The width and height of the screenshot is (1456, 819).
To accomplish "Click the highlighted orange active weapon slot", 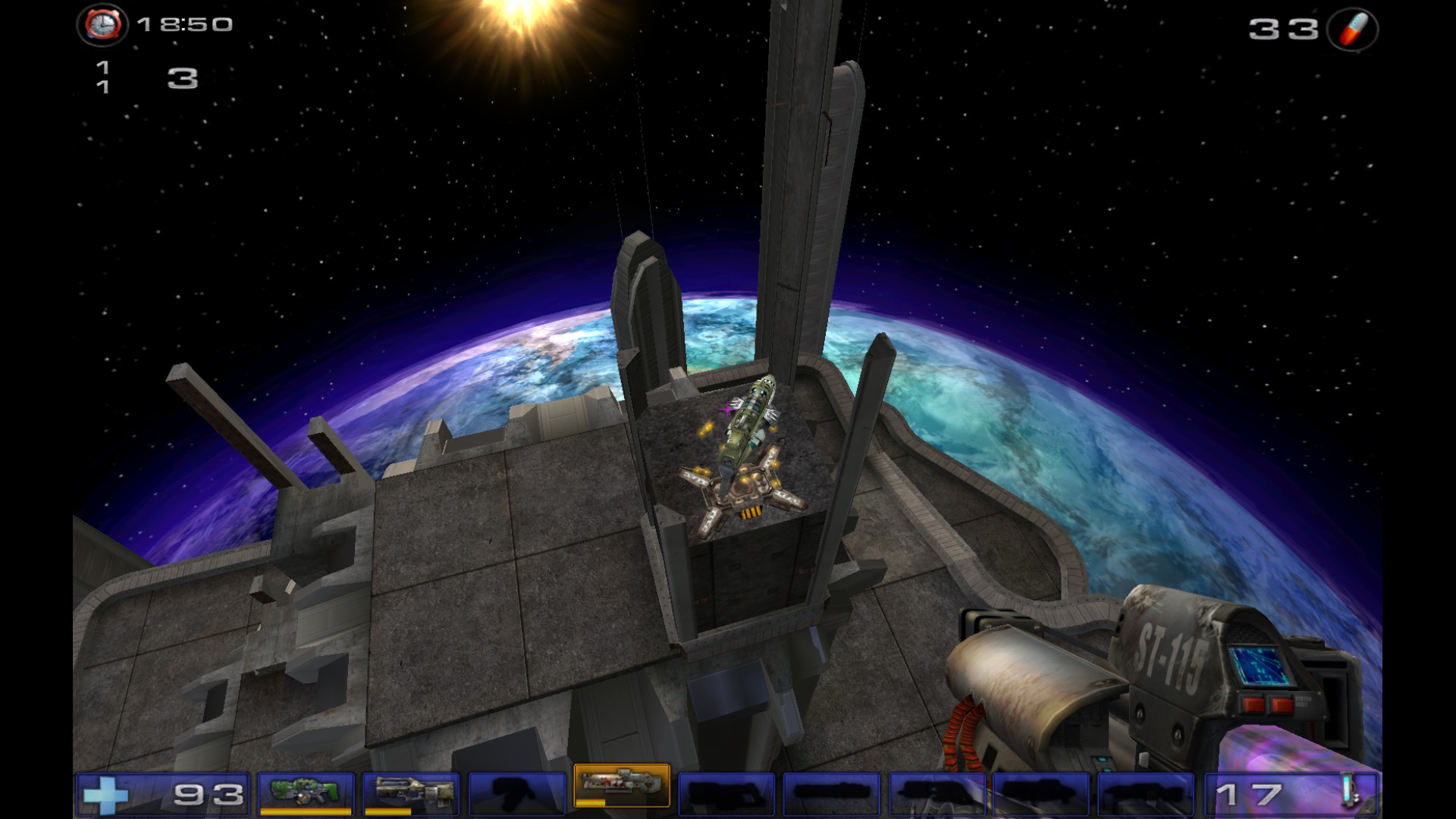I will click(x=622, y=786).
